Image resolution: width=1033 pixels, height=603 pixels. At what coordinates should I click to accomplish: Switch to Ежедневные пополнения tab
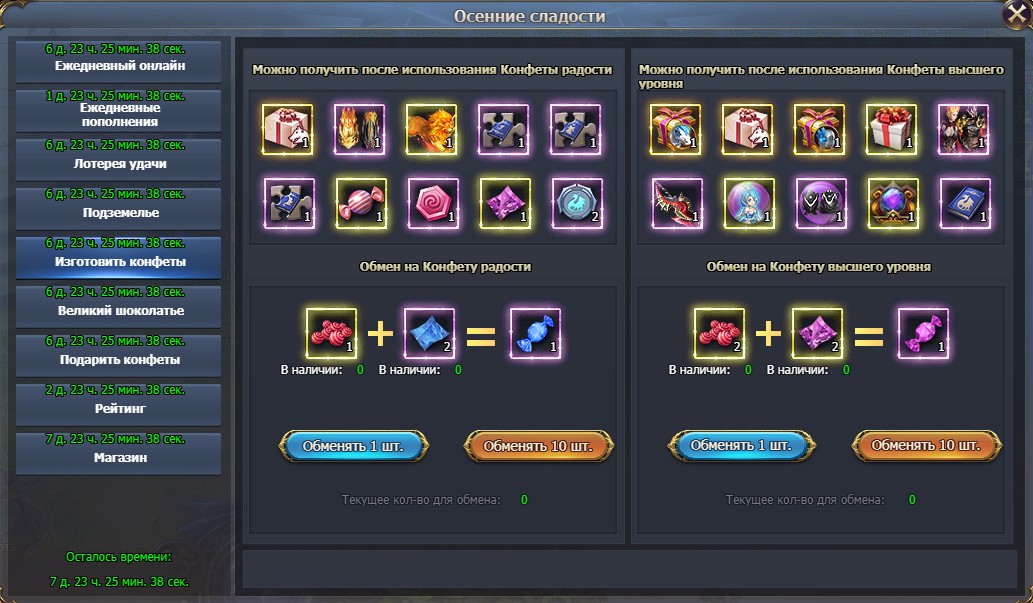119,110
